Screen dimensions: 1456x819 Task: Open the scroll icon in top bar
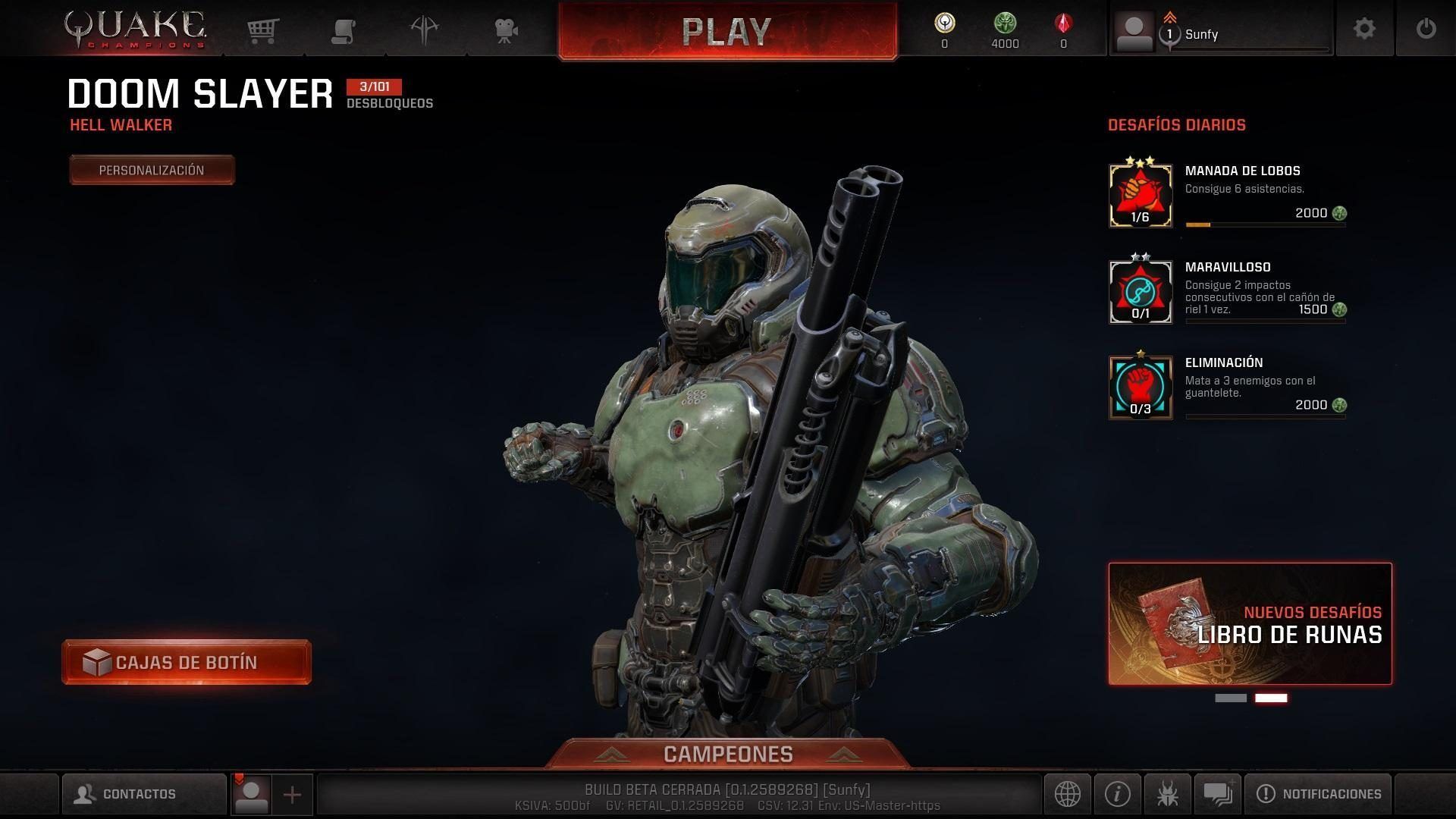coord(344,30)
